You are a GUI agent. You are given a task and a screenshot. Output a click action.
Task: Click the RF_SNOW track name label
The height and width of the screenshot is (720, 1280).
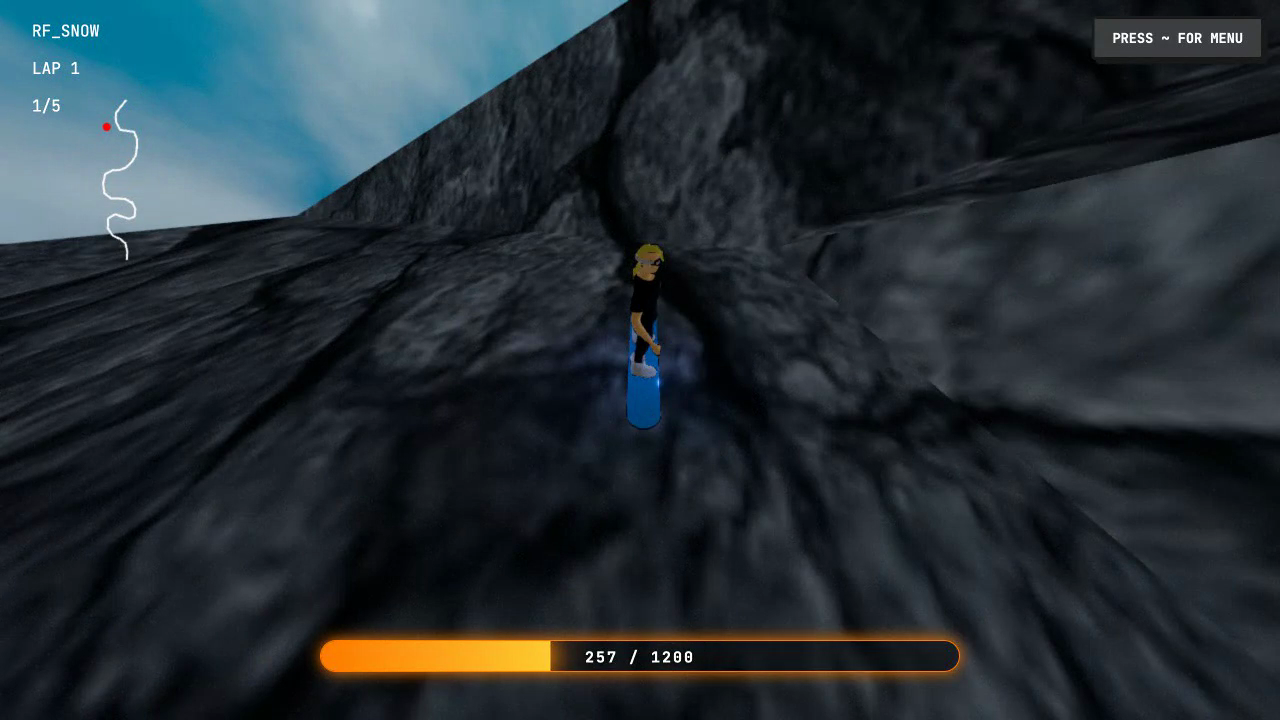pos(66,30)
